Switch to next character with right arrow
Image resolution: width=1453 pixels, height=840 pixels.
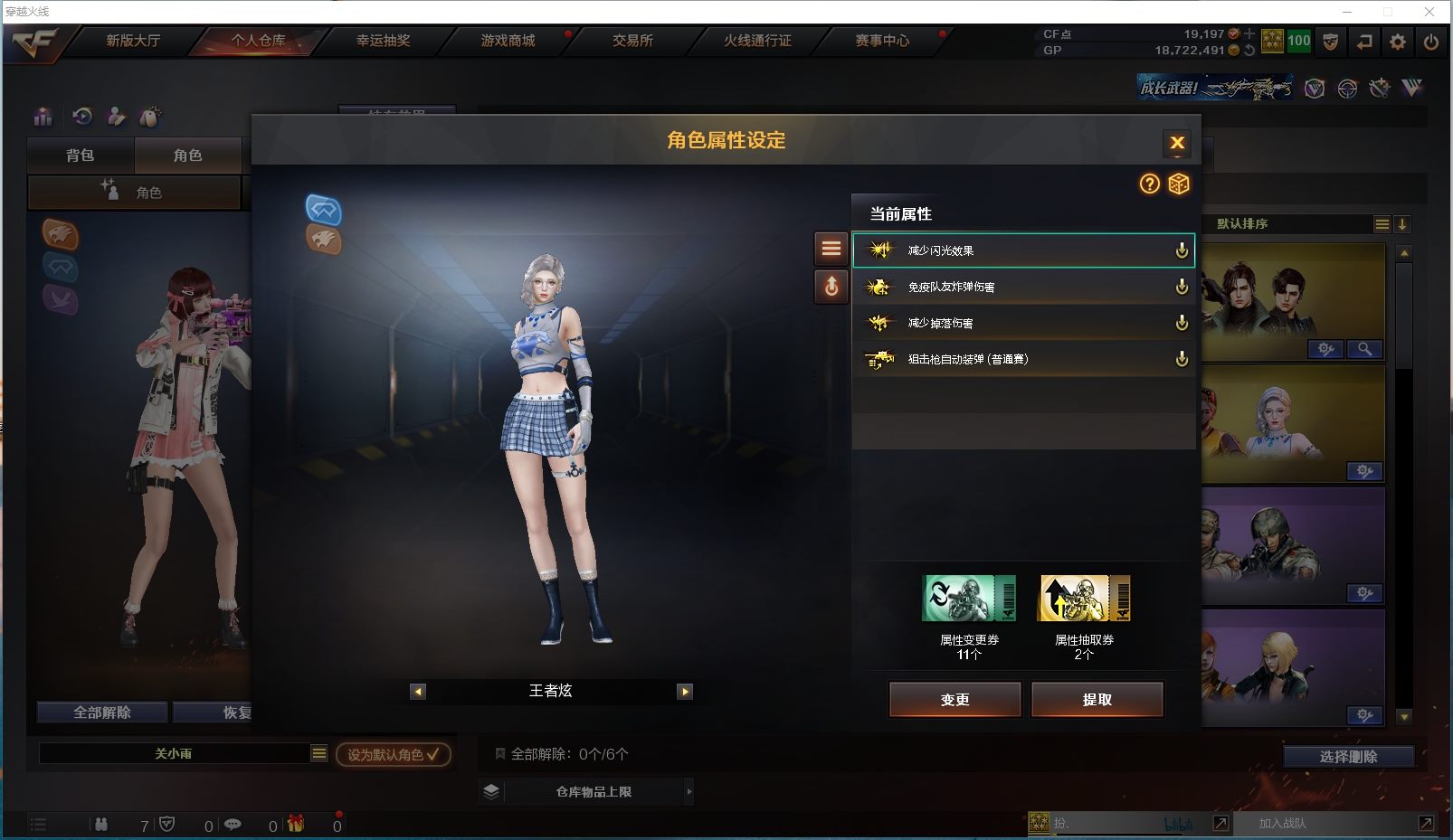[x=685, y=692]
